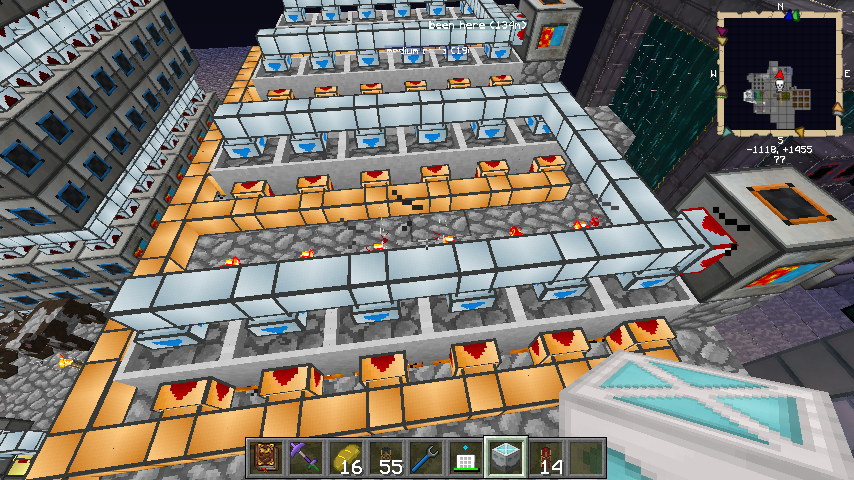This screenshot has height=480, width=854.
Task: Click the minimap in the corner
Action: 779,74
